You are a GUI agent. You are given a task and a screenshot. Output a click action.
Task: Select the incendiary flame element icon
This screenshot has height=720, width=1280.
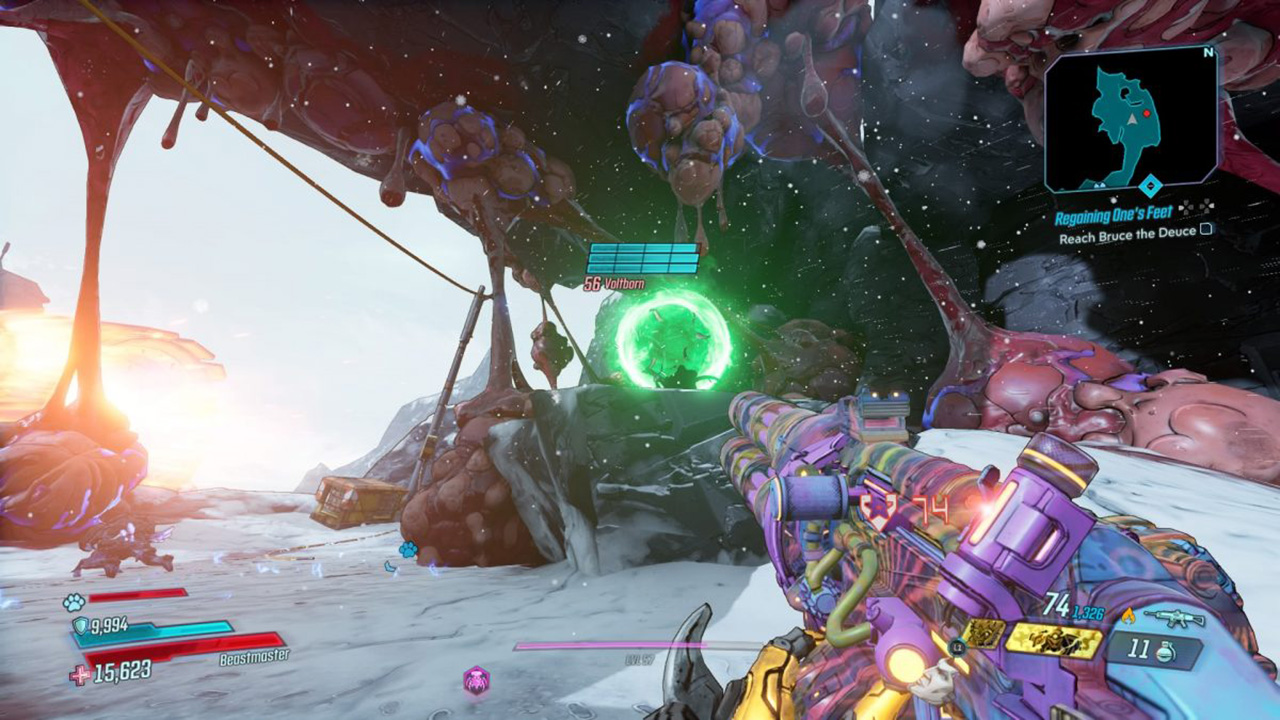[1129, 617]
